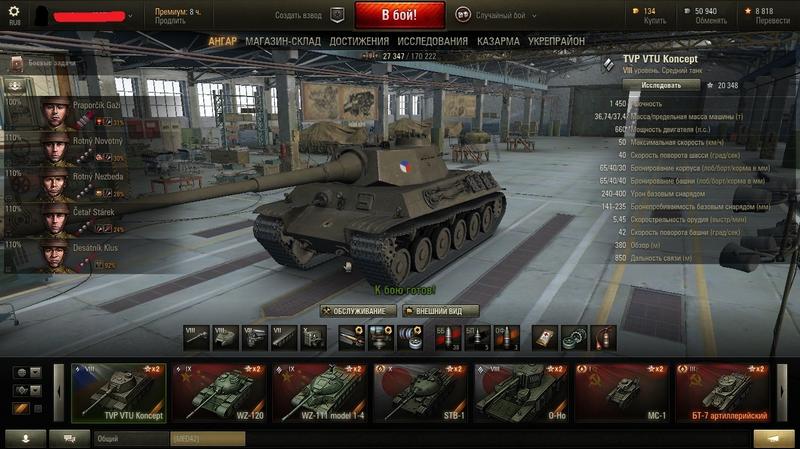800x449 pixels.
Task: Go to the Исследования tab
Action: [x=432, y=41]
